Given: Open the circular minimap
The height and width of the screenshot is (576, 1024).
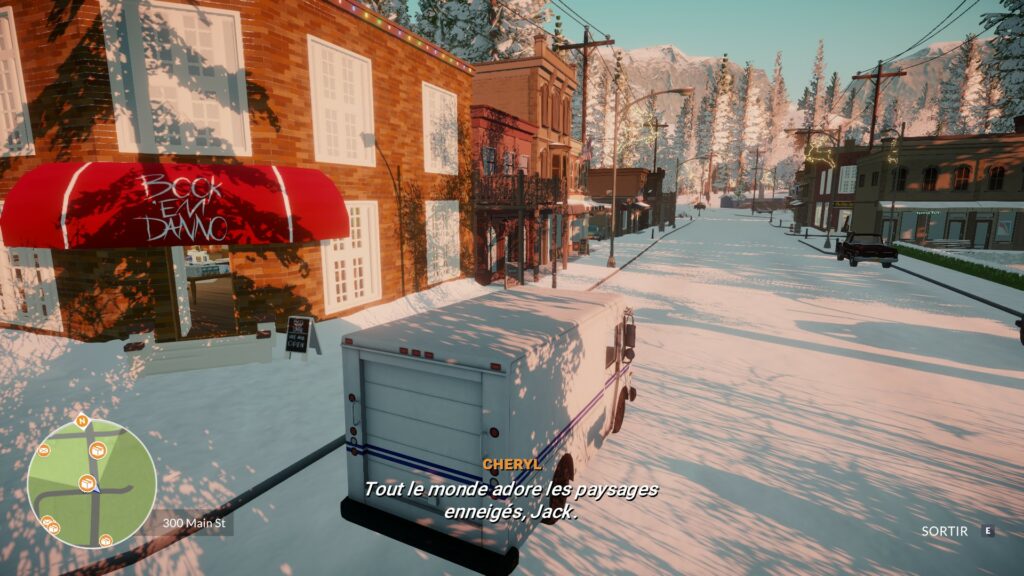Looking at the screenshot, I should [91, 483].
